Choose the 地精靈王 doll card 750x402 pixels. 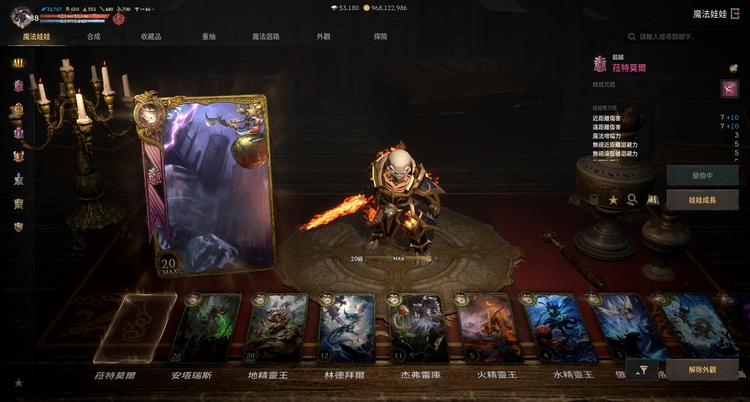275,328
